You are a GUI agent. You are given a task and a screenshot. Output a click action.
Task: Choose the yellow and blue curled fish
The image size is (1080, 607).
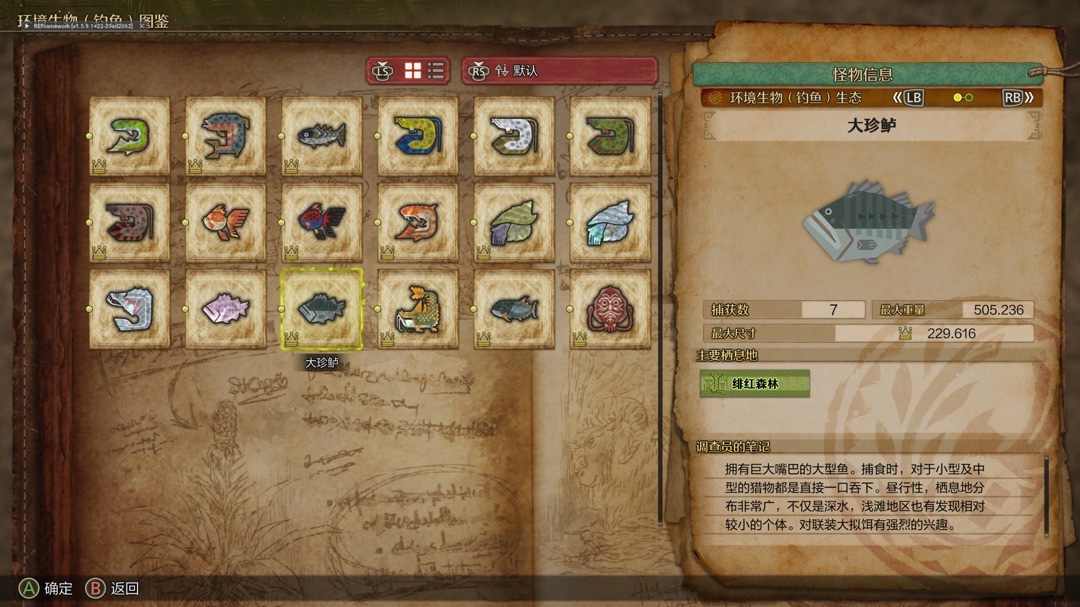418,135
